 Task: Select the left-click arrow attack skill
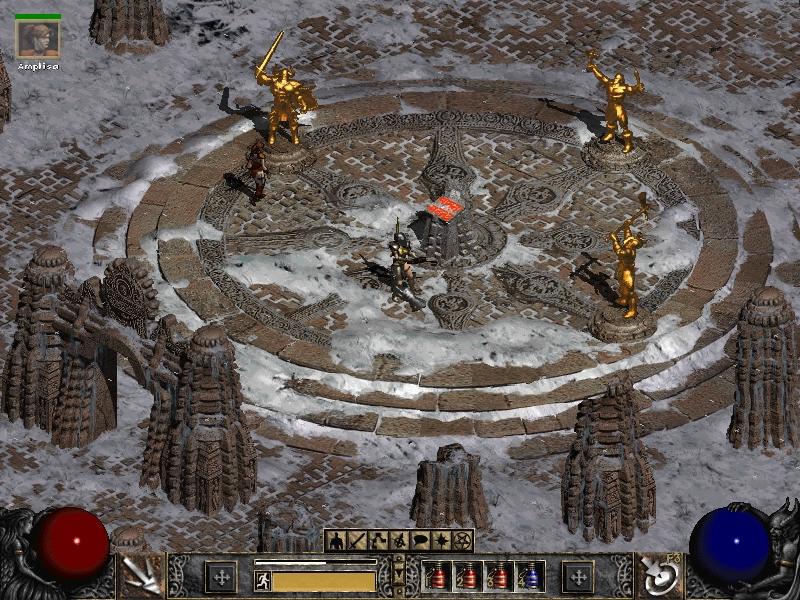[x=140, y=577]
